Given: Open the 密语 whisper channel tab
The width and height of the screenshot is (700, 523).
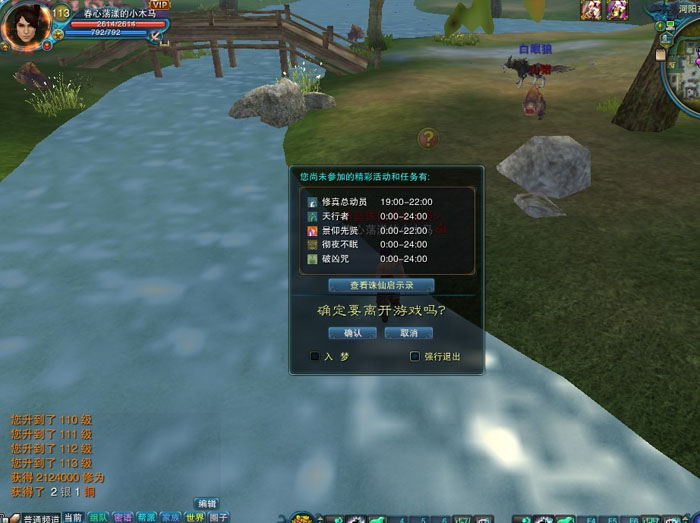Looking at the screenshot, I should pyautogui.click(x=123, y=517).
